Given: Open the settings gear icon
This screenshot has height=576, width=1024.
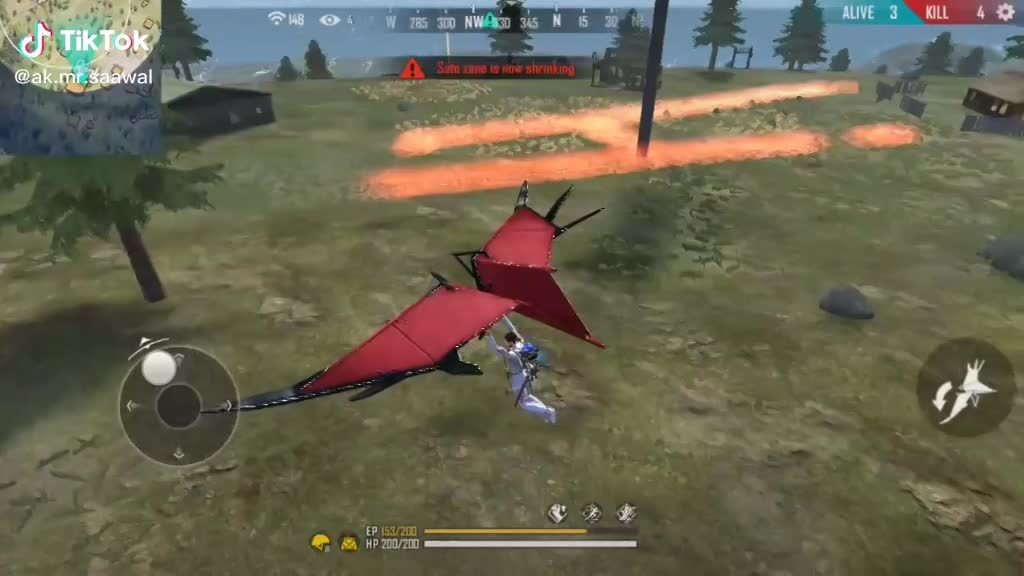Looking at the screenshot, I should click(x=1005, y=12).
